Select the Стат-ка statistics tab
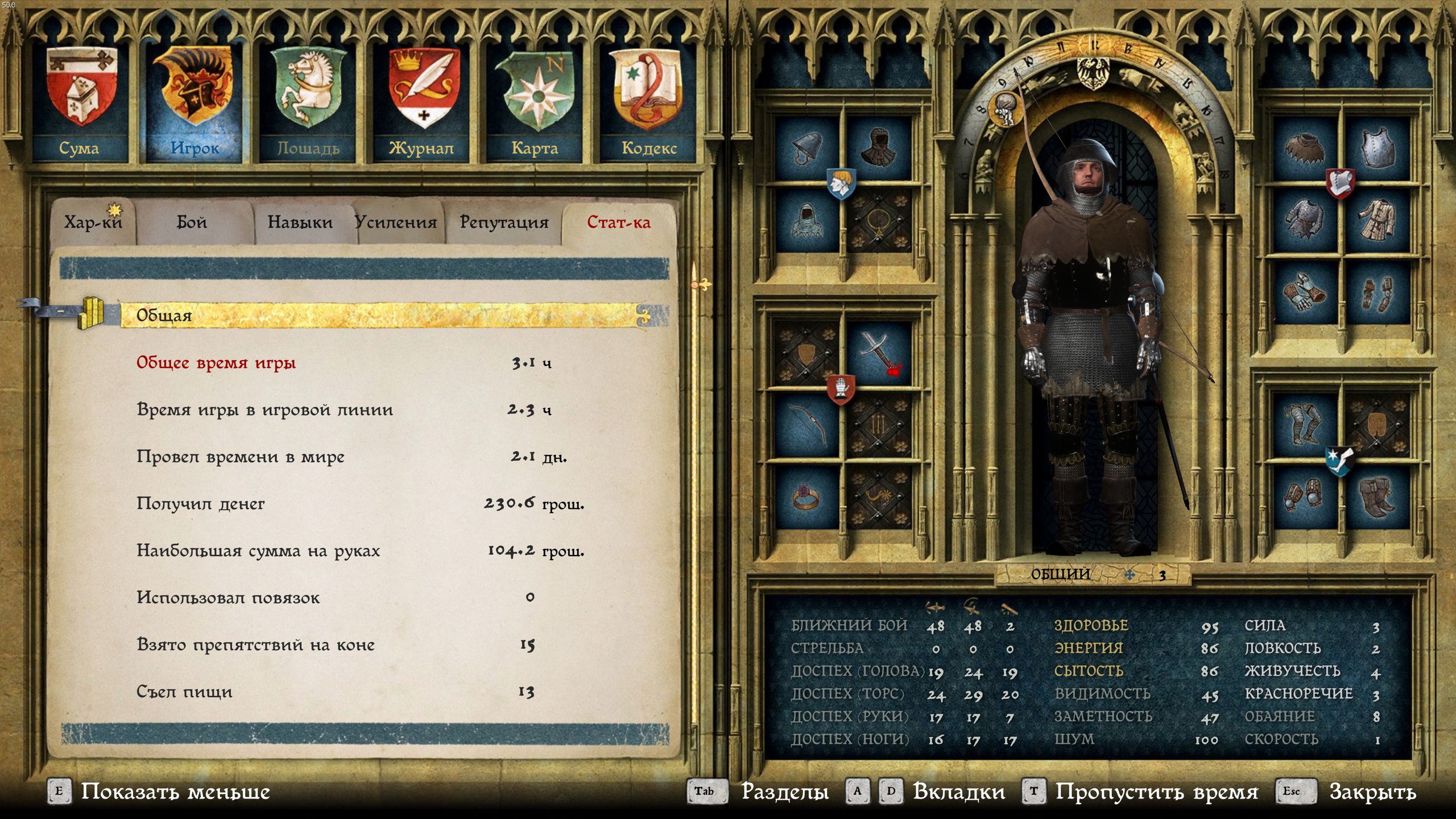The width and height of the screenshot is (1456, 819). pos(619,222)
